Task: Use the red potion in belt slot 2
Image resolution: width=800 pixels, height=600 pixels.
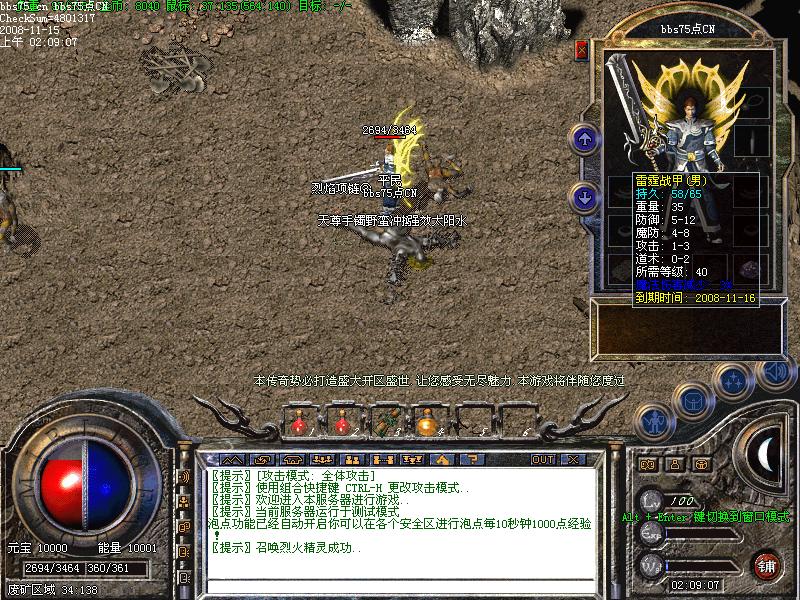Action: click(x=341, y=424)
